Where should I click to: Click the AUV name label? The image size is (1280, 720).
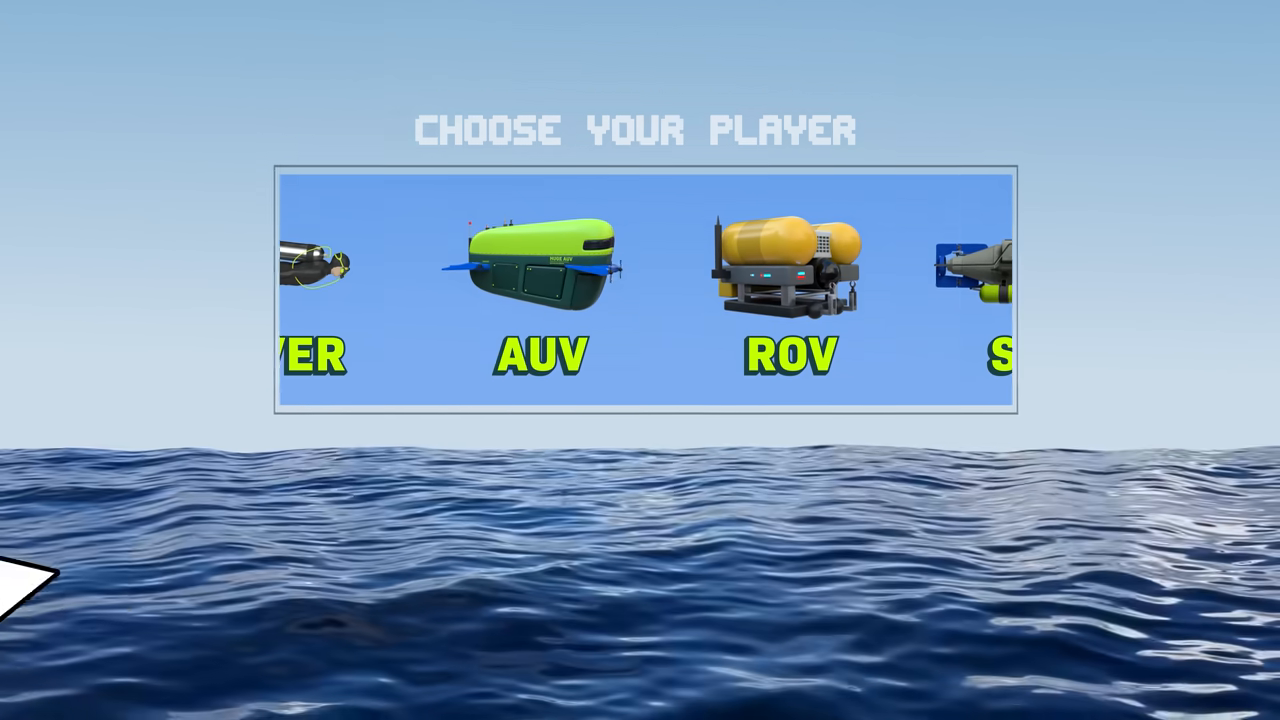pyautogui.click(x=540, y=355)
